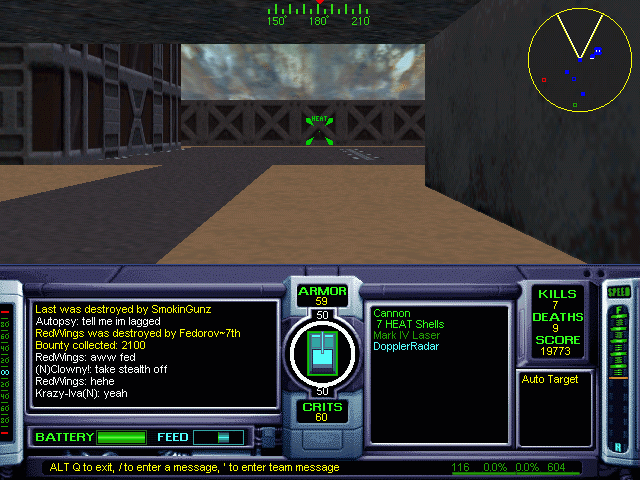640x480 pixels.
Task: Open the chat message log box
Action: pos(154,353)
